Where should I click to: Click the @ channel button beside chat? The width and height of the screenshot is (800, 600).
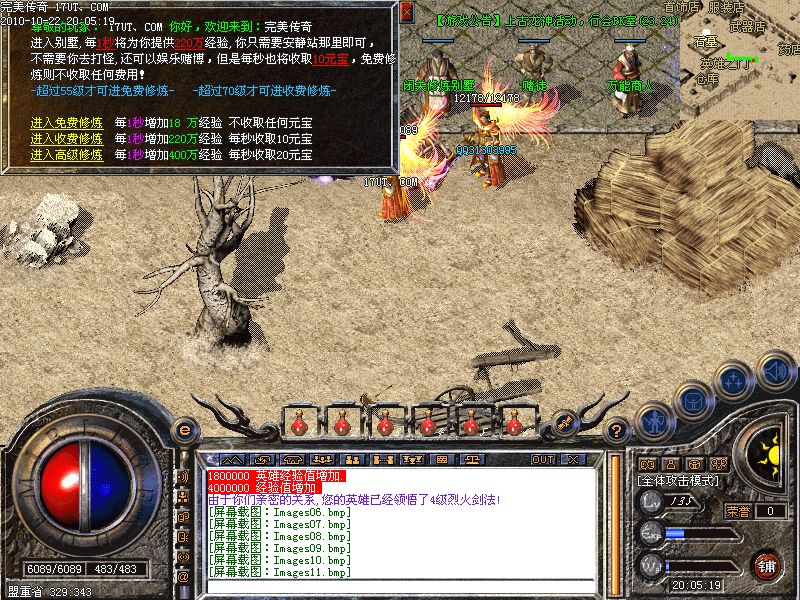[x=183, y=577]
